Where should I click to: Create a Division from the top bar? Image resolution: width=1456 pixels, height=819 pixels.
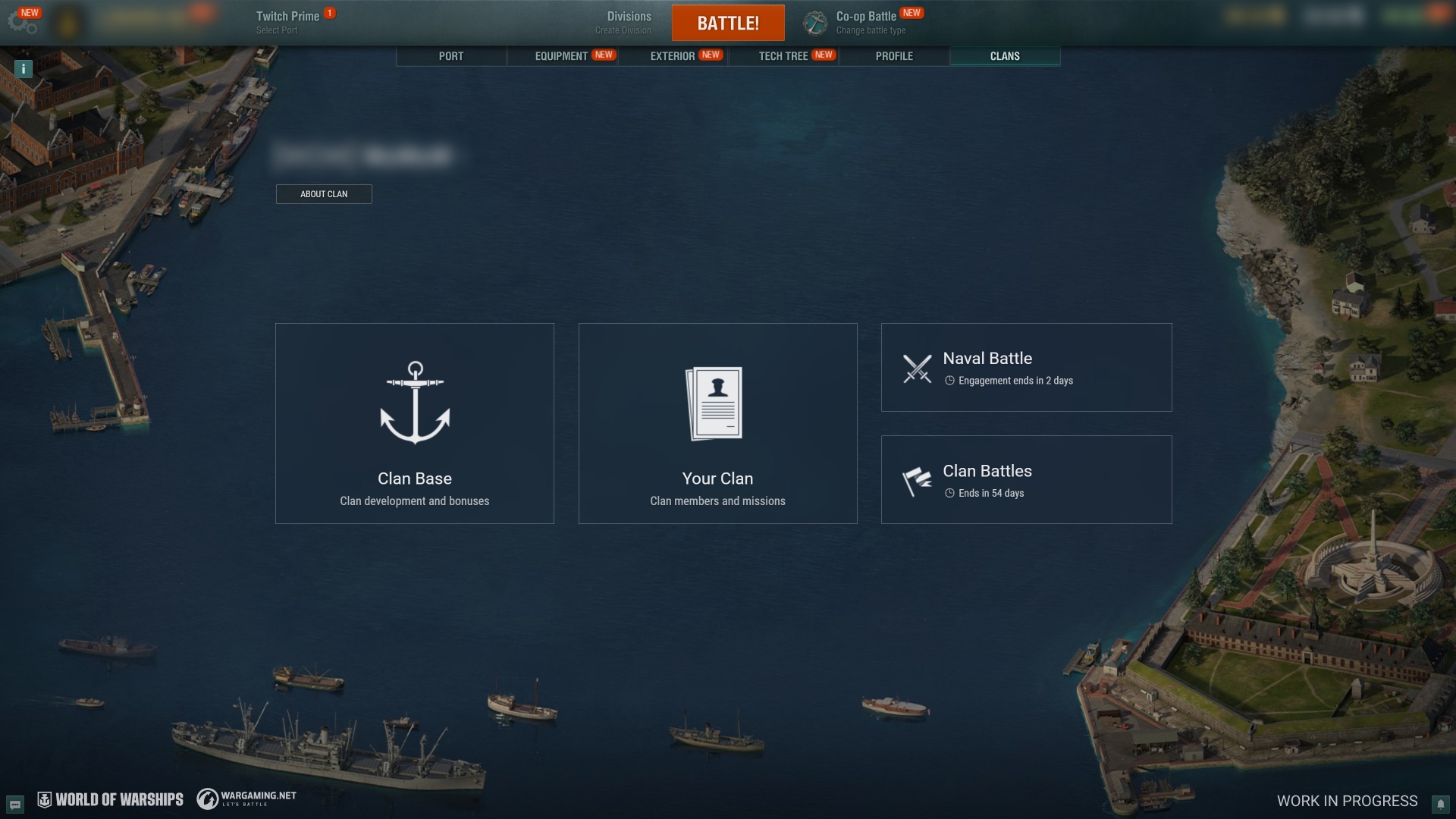[x=628, y=23]
